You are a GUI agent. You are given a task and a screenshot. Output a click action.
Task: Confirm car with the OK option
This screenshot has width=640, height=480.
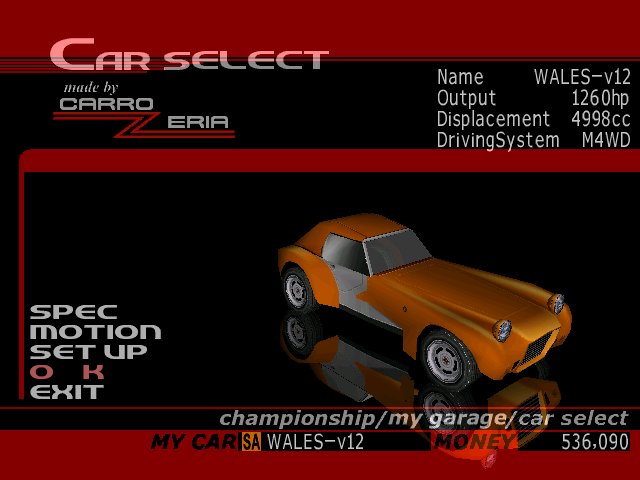point(67,372)
